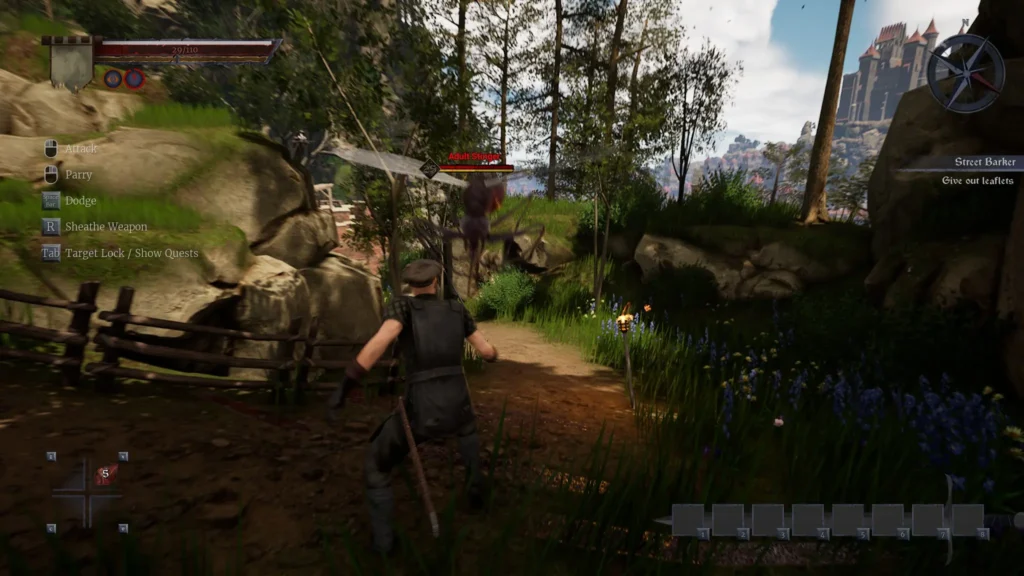Select the red-ringed status icon under the health bar
Screen dimensions: 1024x576
point(134,78)
